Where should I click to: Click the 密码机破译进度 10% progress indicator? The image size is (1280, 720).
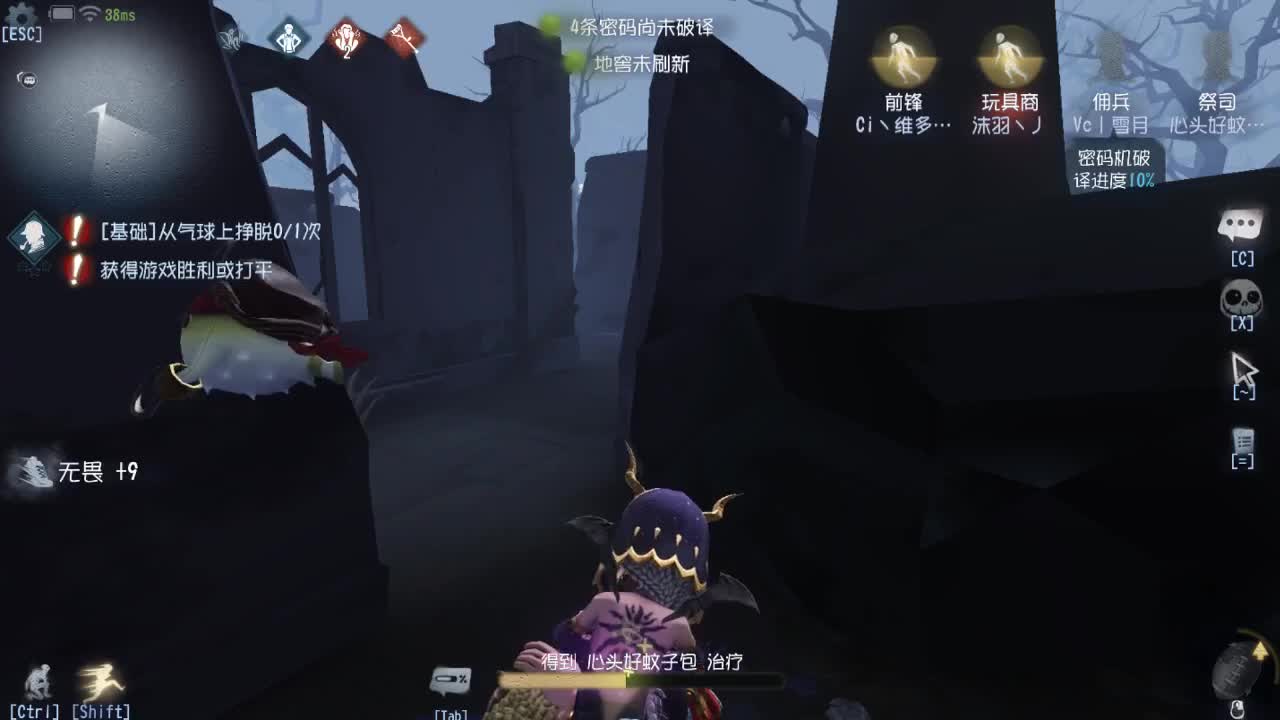point(1115,170)
